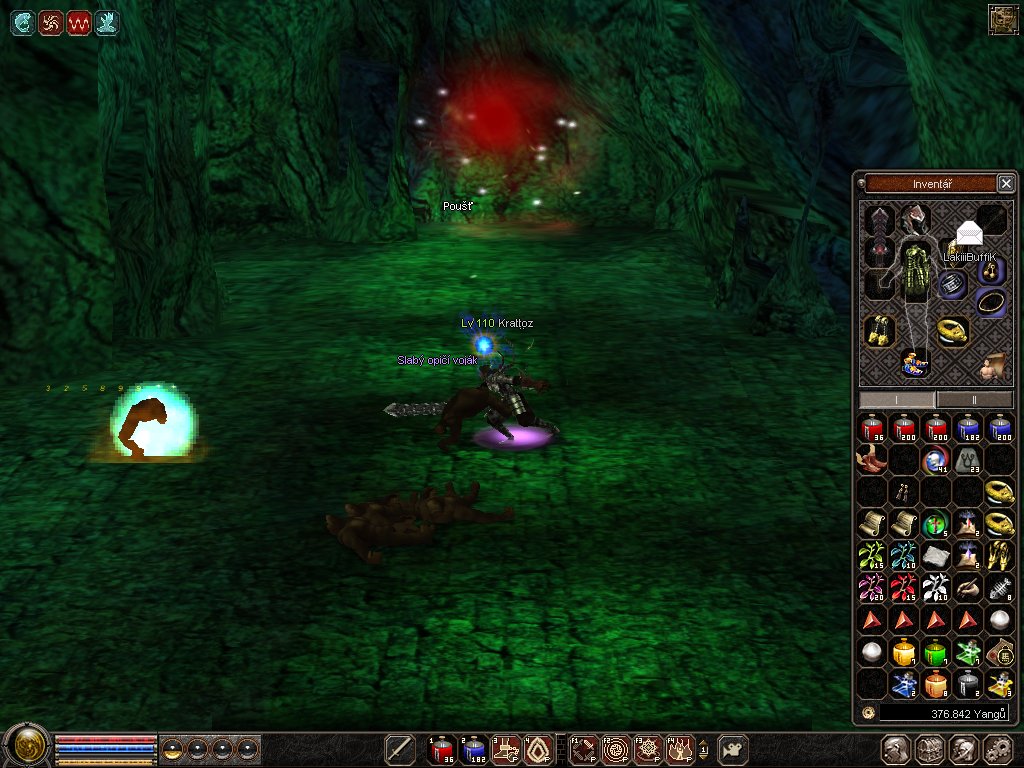1024x768 pixels.
Task: Open system options with the gears button
Action: tap(998, 750)
